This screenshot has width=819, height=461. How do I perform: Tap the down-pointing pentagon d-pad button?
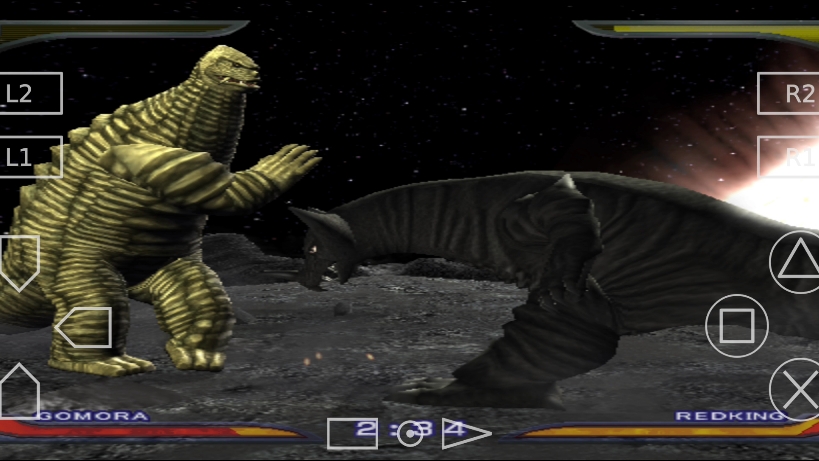point(19,261)
